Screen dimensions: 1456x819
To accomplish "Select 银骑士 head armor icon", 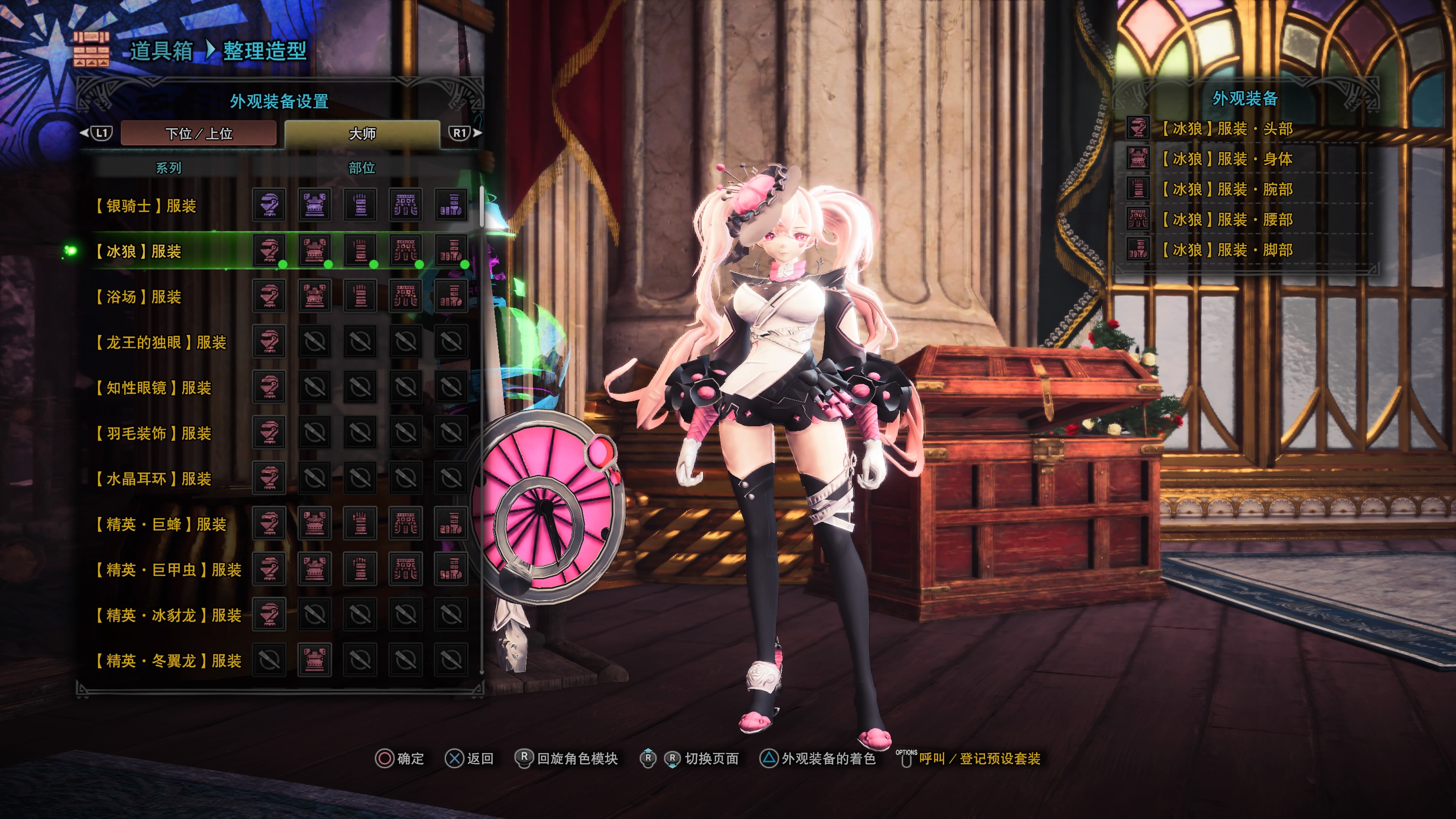I will click(269, 205).
